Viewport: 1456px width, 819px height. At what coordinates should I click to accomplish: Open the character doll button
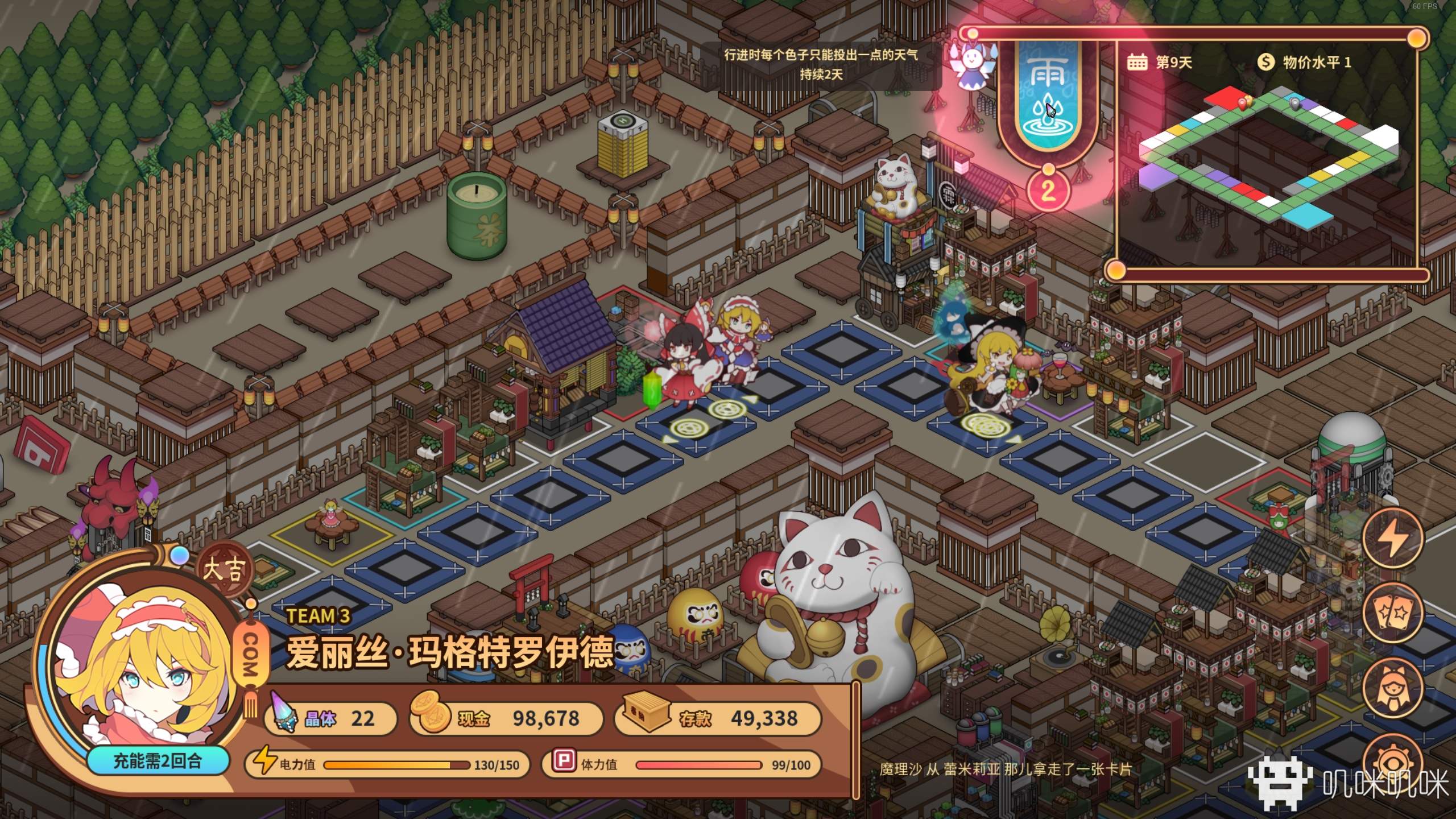pos(1392,688)
